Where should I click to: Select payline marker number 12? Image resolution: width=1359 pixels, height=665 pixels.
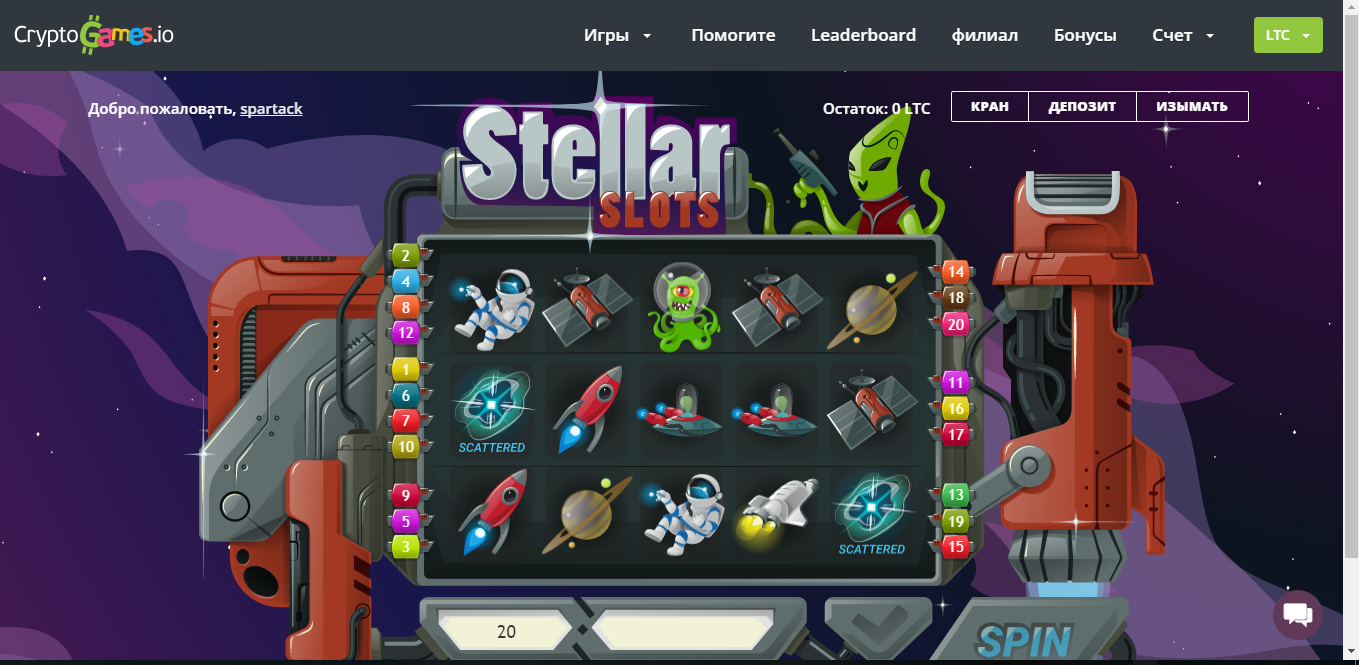pyautogui.click(x=406, y=333)
